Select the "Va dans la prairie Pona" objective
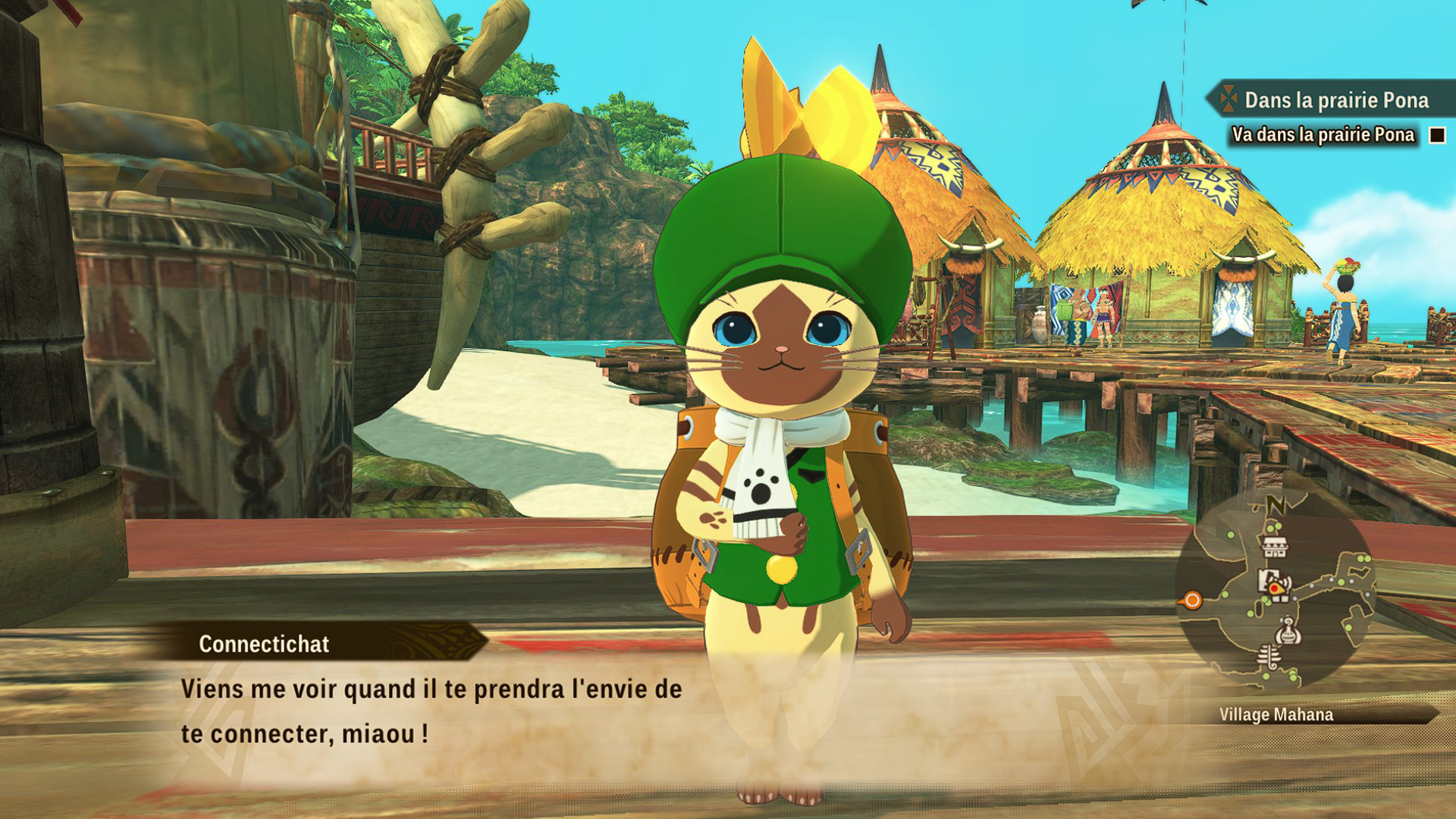1456x819 pixels. point(1323,135)
